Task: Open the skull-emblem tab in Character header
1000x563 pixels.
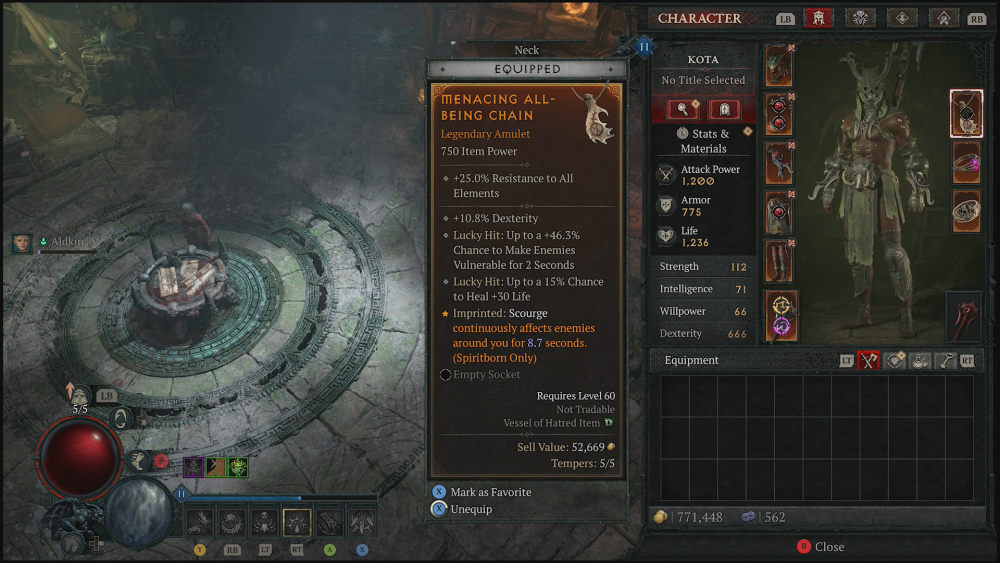Action: tap(860, 18)
